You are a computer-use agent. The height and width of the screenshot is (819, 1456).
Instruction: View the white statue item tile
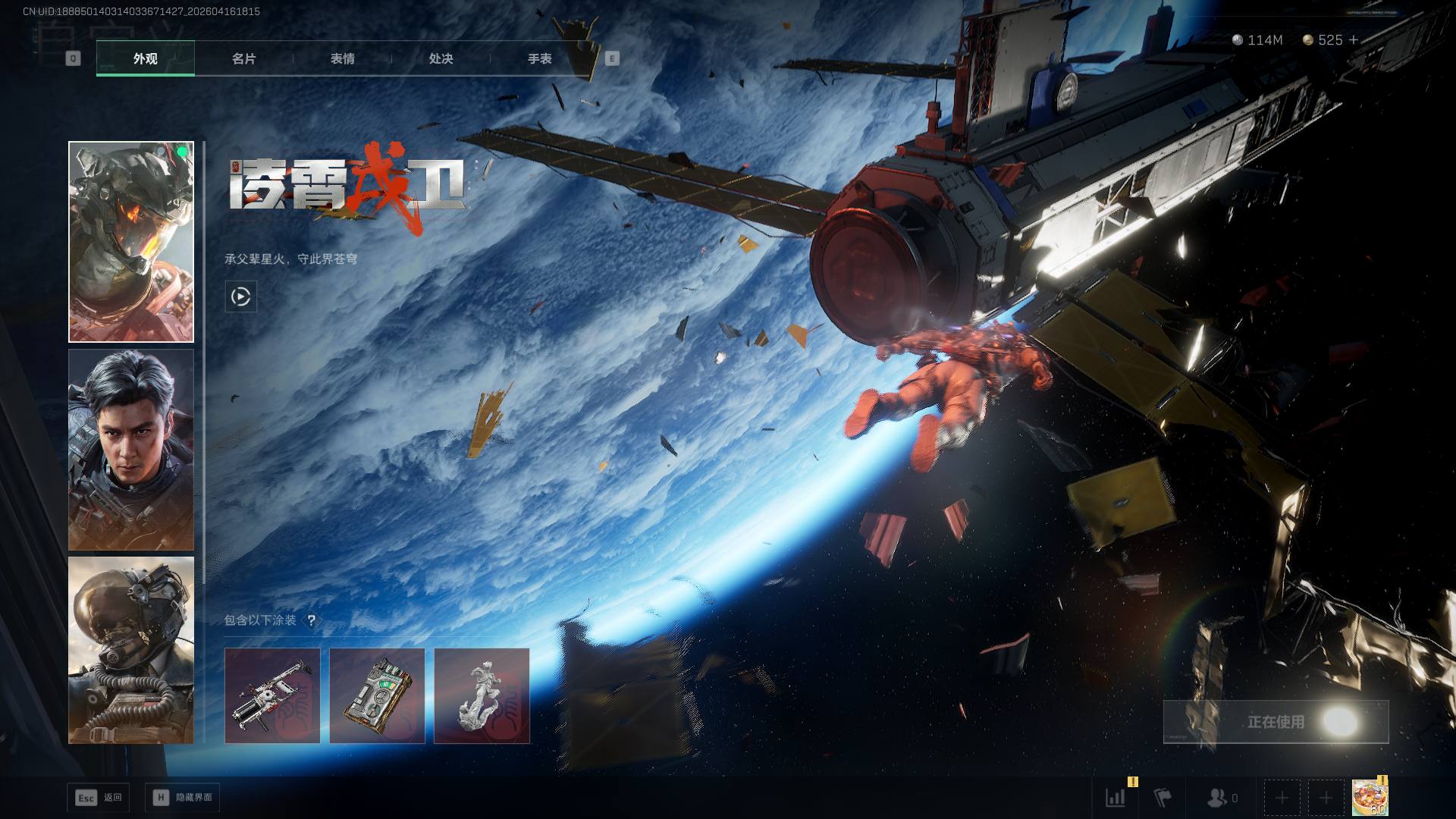click(482, 695)
